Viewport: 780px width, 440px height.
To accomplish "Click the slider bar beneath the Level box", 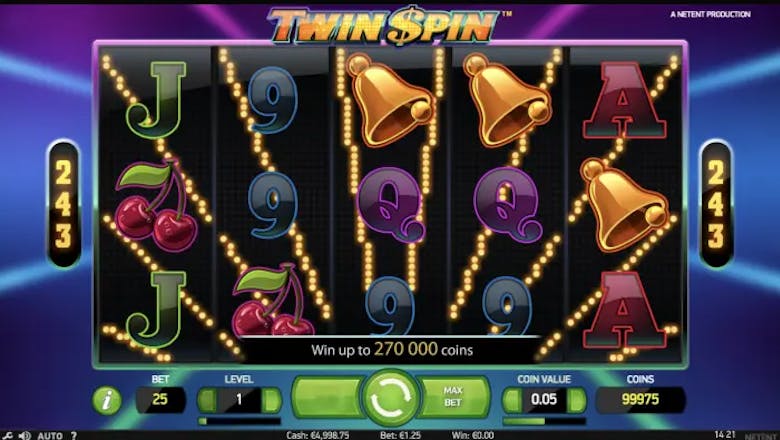I will click(239, 421).
